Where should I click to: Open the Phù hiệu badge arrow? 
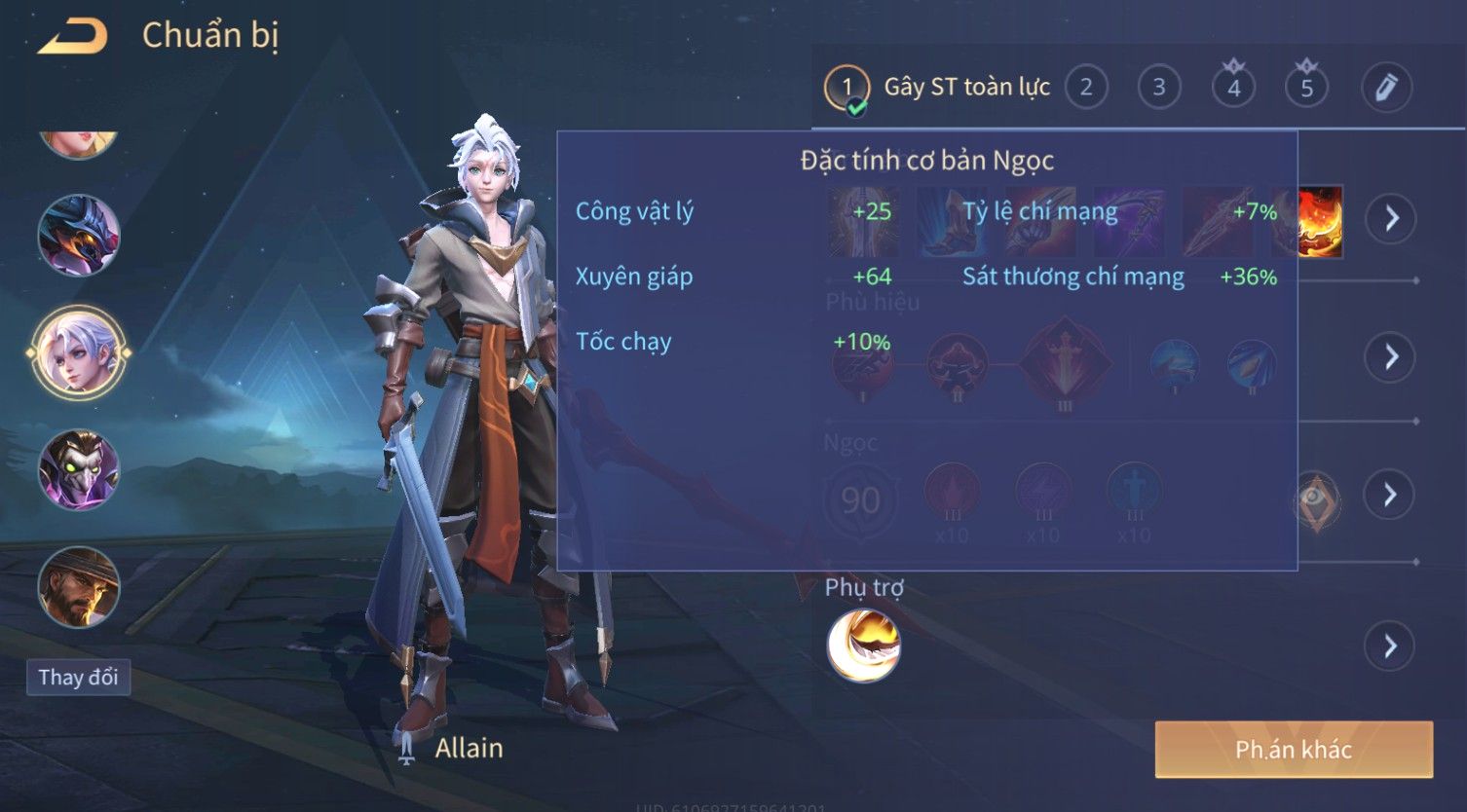(x=1390, y=356)
